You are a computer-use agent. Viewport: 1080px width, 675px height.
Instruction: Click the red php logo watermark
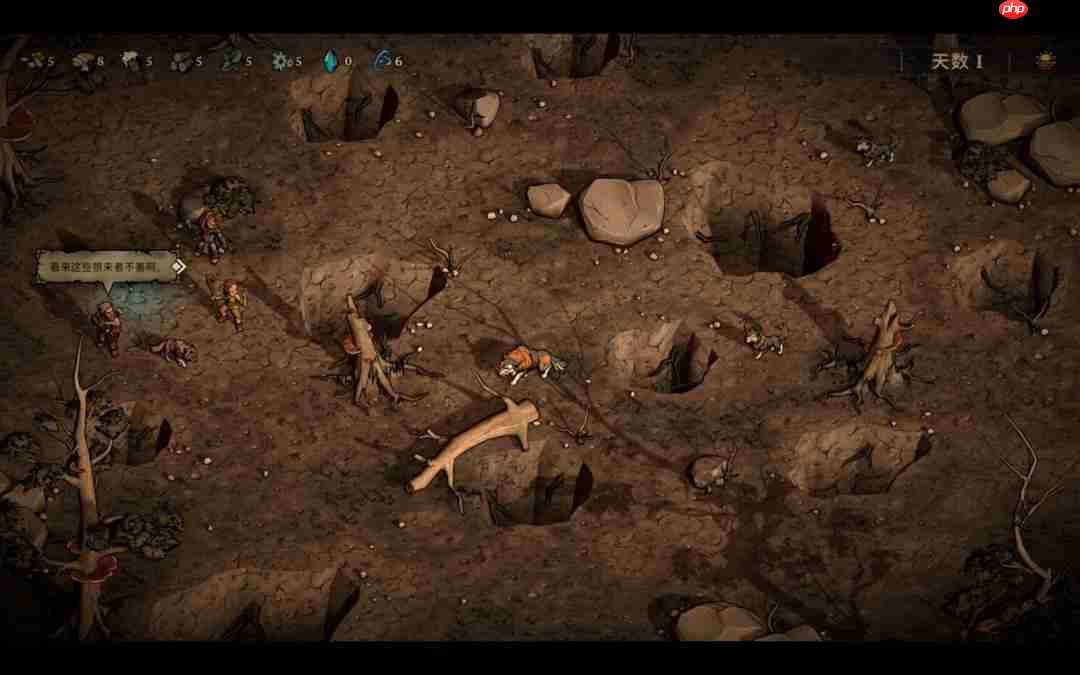pyautogui.click(x=1013, y=10)
